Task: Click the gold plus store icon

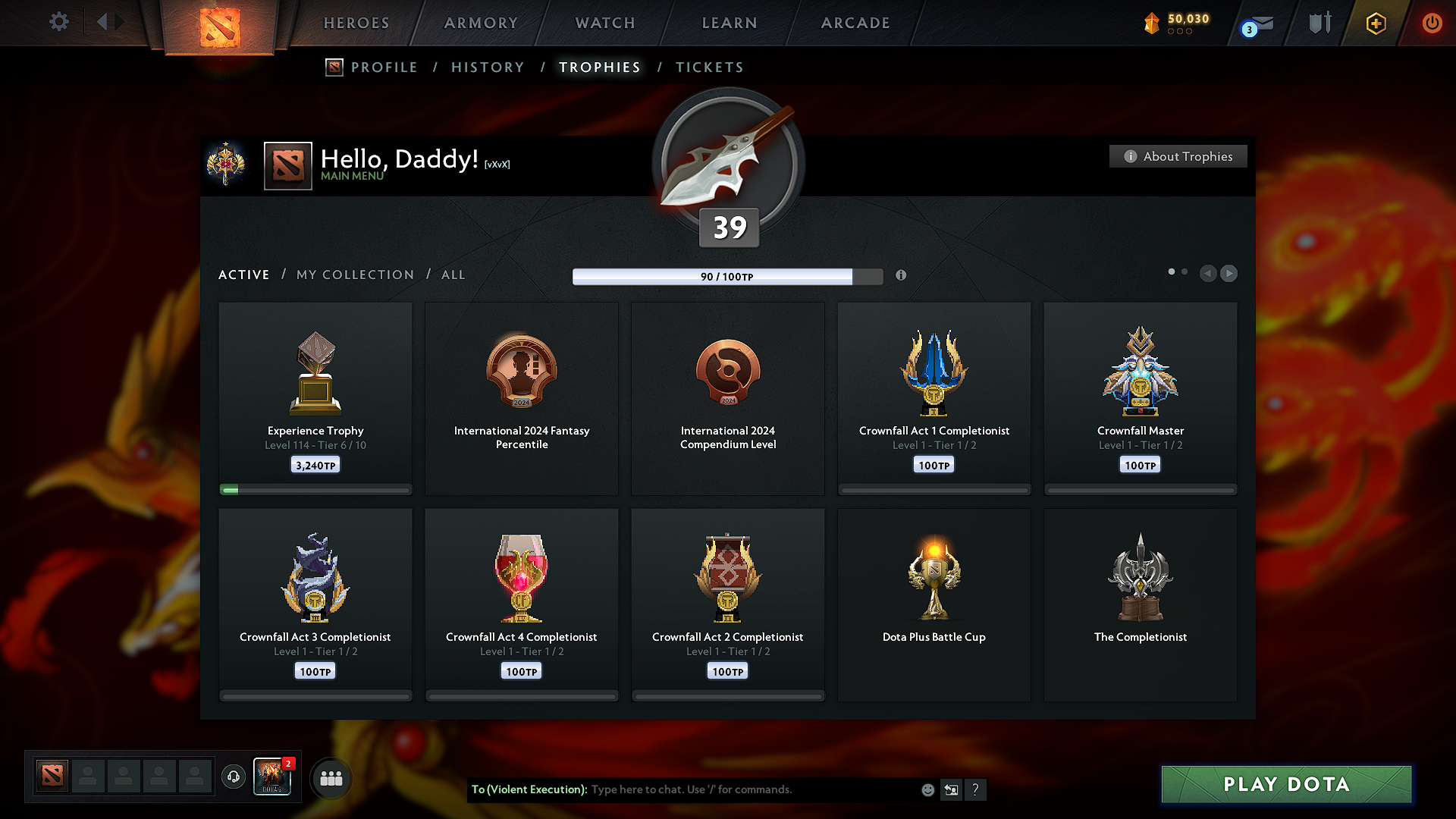Action: point(1375,24)
